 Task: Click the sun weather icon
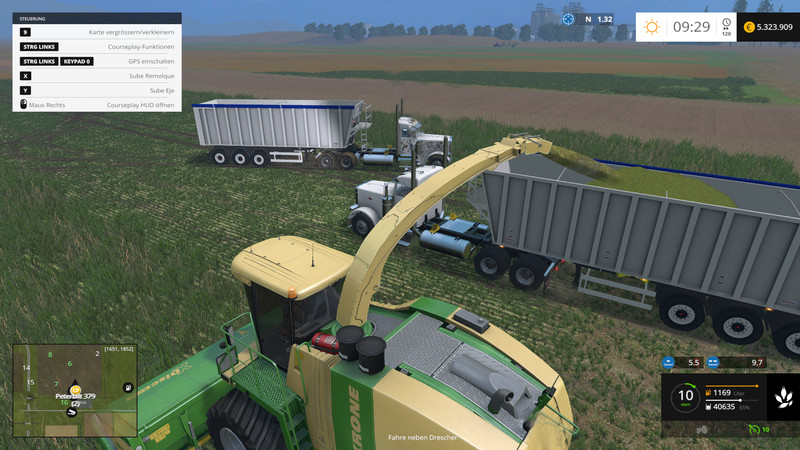point(652,27)
